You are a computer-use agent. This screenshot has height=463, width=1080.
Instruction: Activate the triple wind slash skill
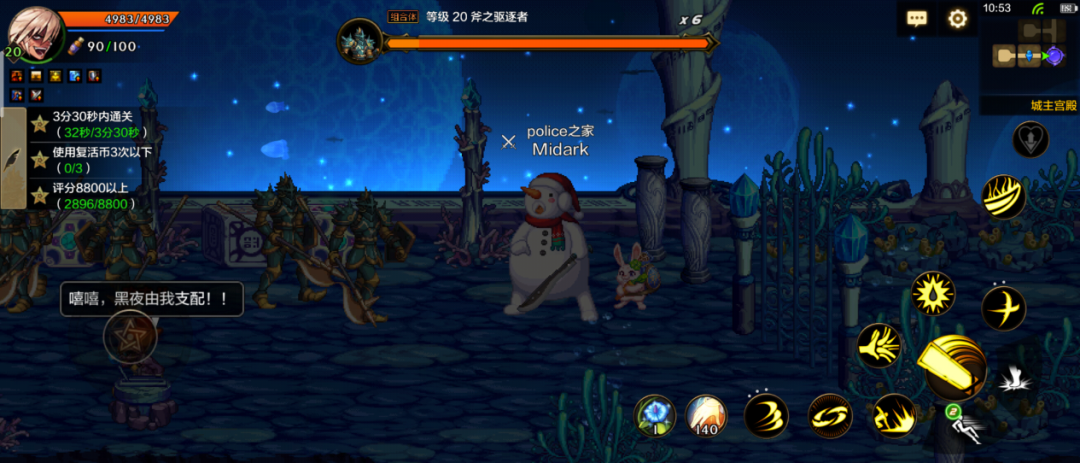(766, 416)
